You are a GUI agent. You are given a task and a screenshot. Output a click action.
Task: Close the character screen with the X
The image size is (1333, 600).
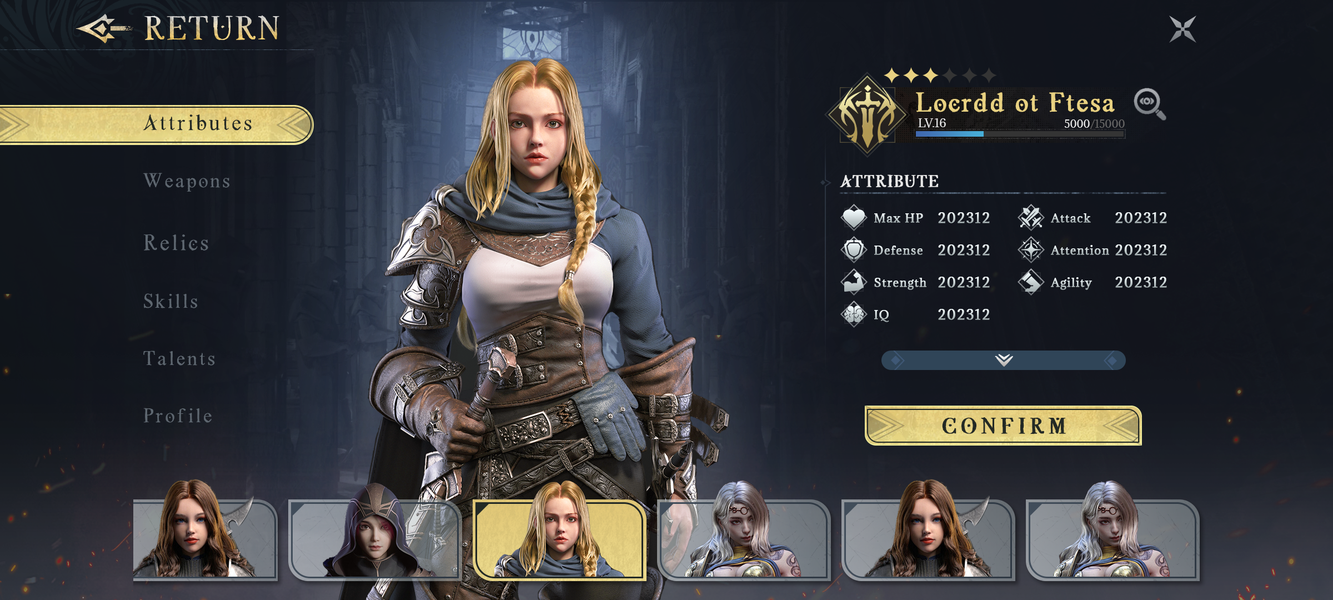coord(1183,29)
